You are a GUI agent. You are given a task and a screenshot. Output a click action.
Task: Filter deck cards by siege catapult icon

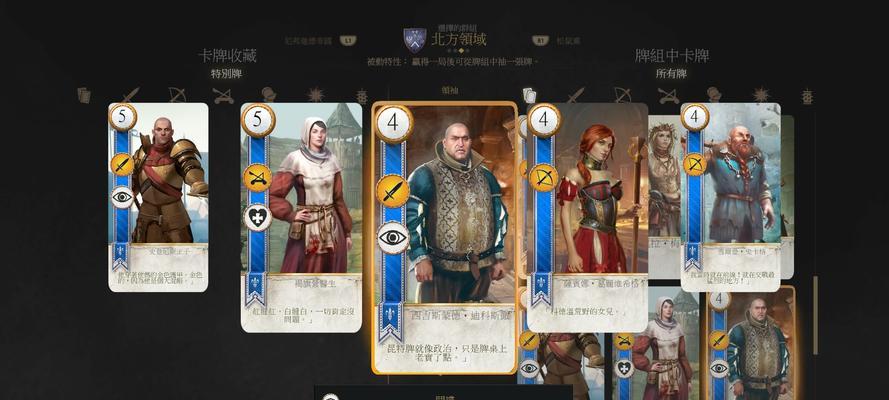668,95
